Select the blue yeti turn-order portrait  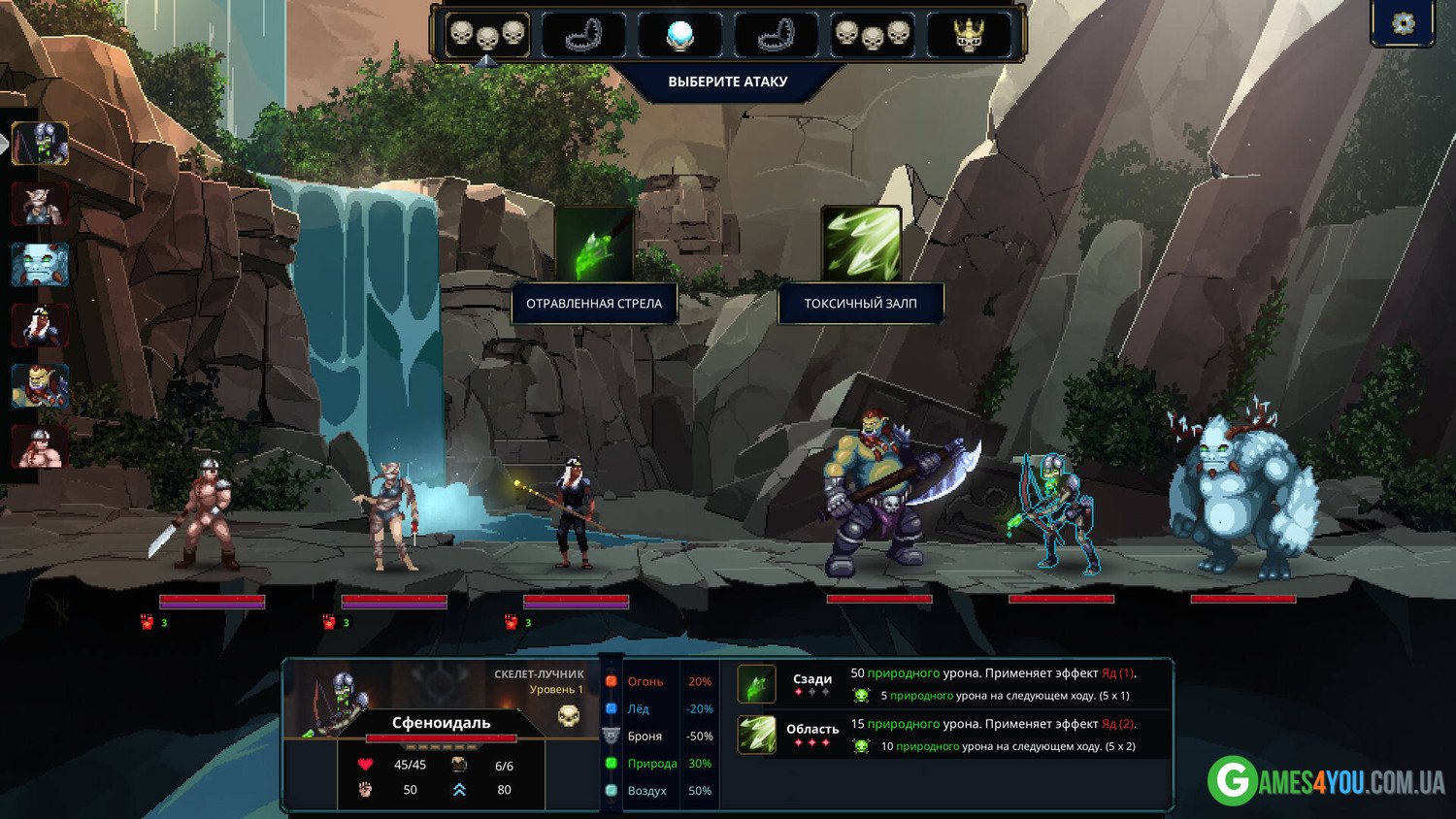click(40, 265)
